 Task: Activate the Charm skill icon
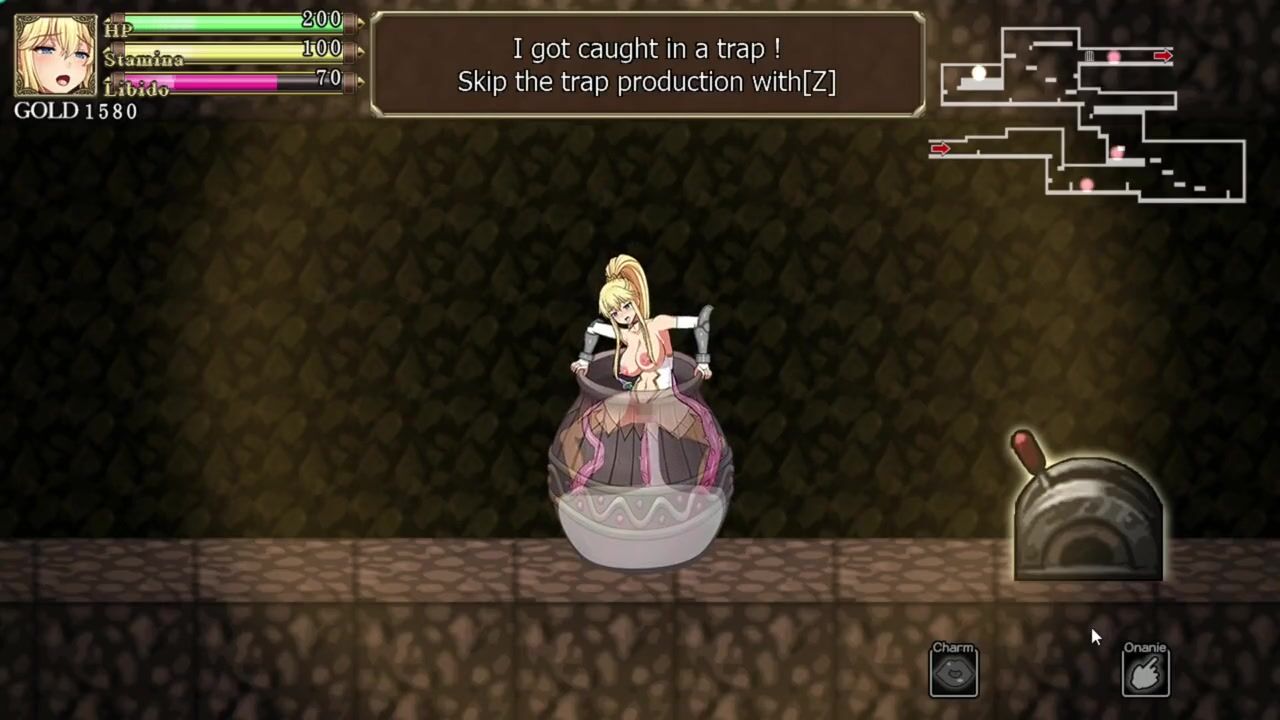954,673
